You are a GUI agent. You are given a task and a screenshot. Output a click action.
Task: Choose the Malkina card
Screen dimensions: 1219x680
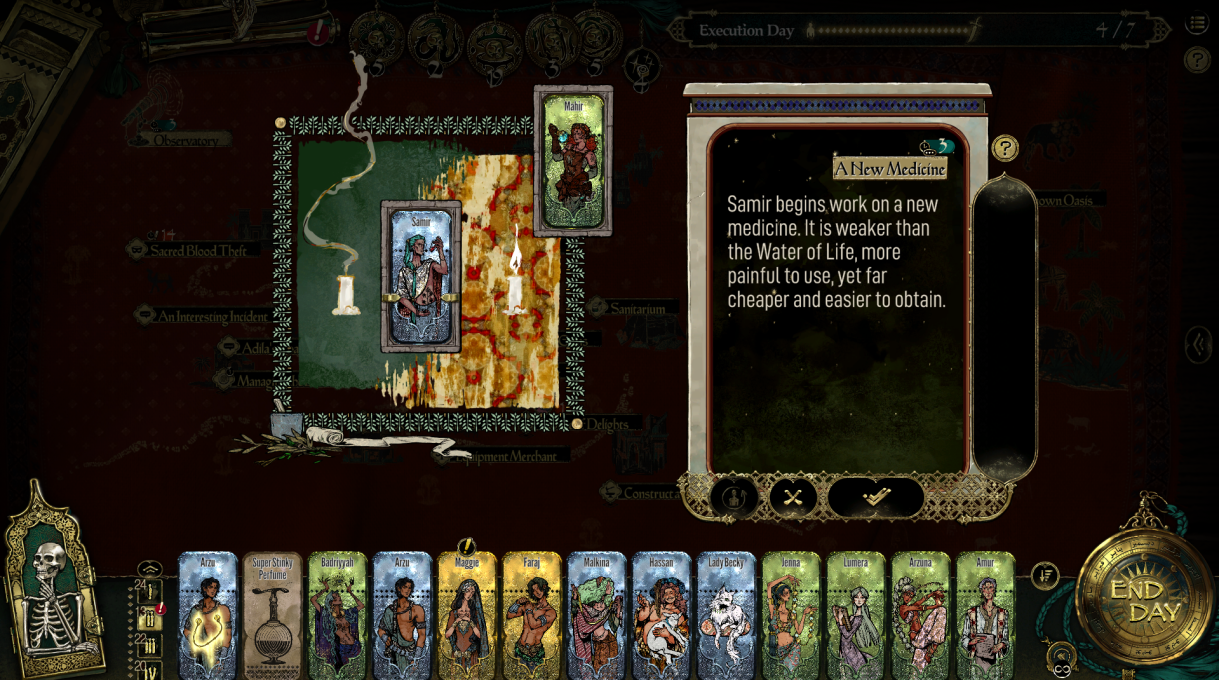[596, 615]
